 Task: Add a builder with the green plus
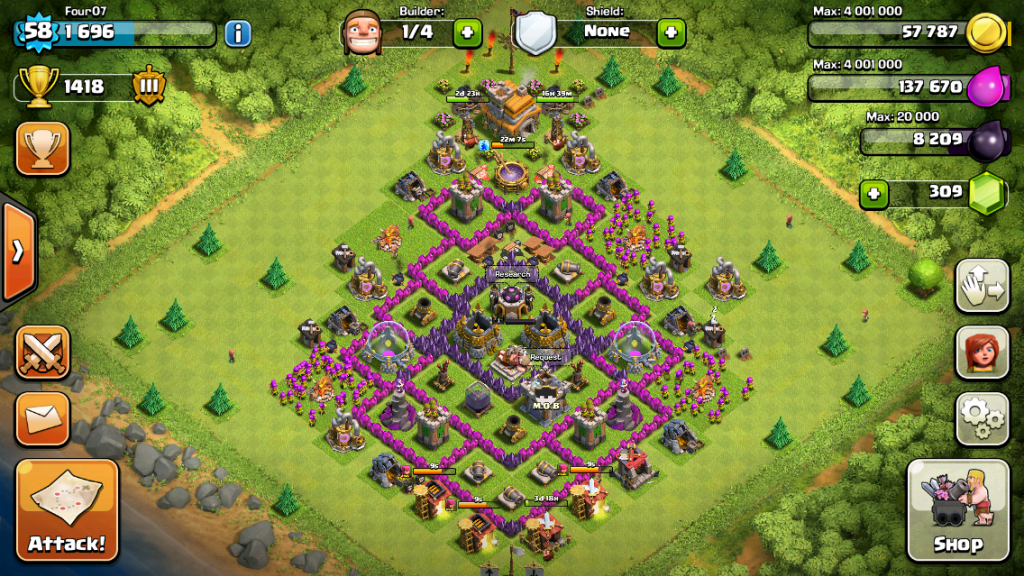(x=467, y=33)
